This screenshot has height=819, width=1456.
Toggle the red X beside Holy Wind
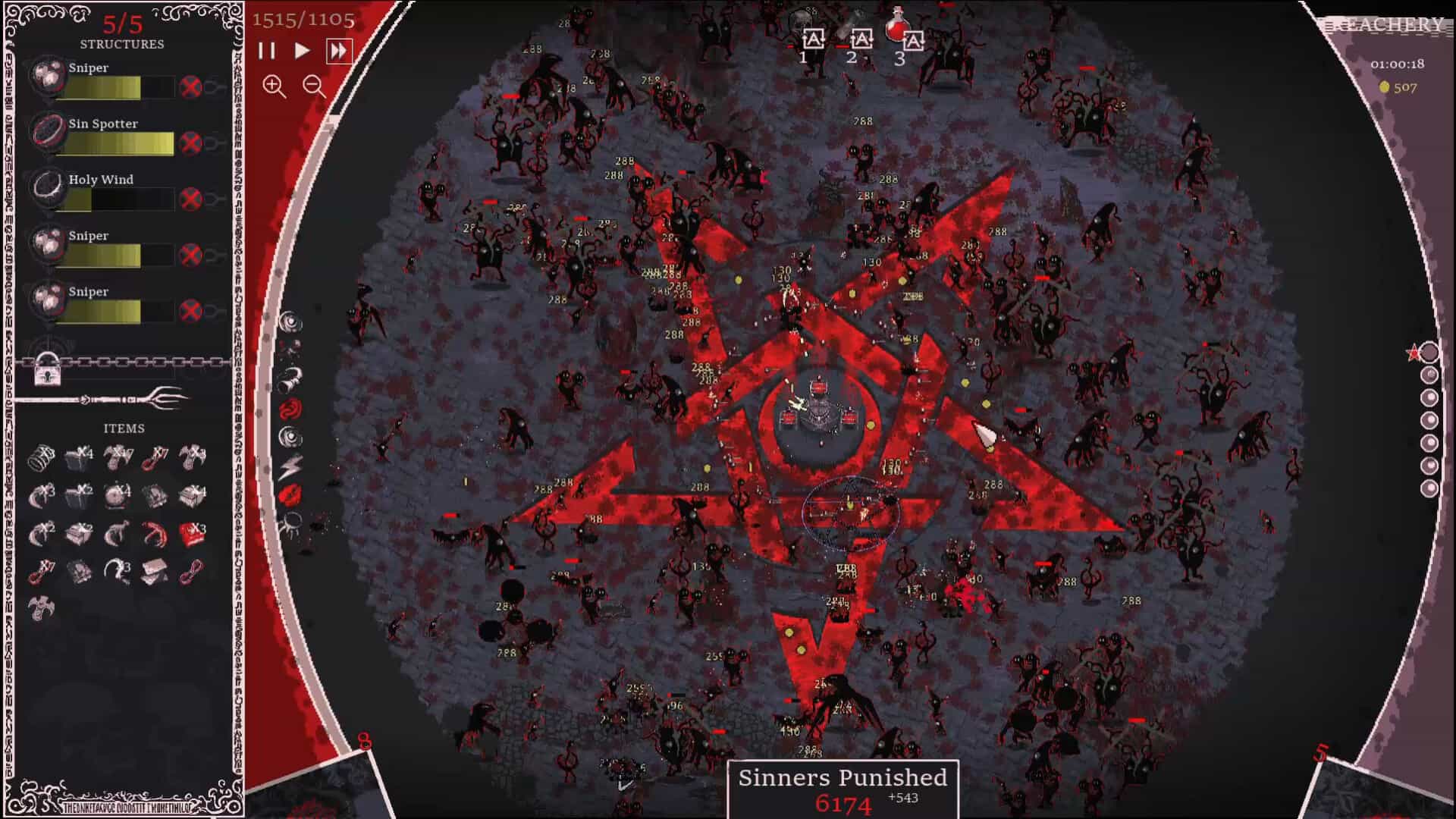click(192, 197)
